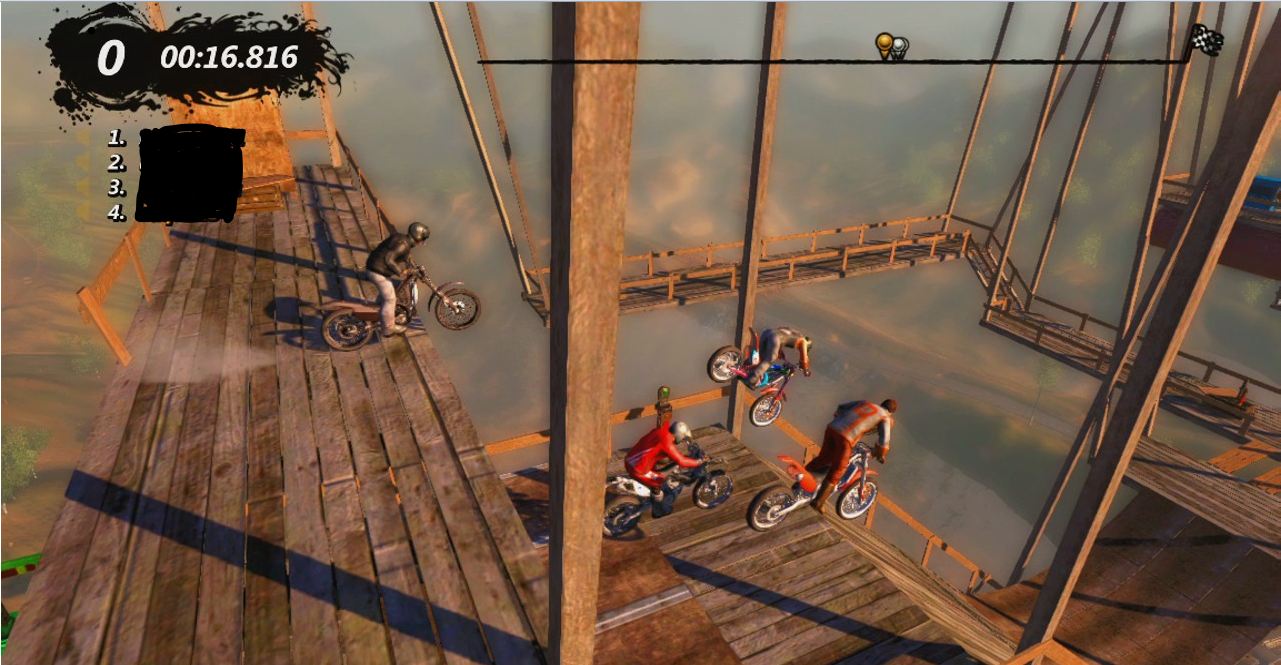This screenshot has height=665, width=1281.
Task: Select the gold medal marker on the progress track
Action: click(x=884, y=44)
